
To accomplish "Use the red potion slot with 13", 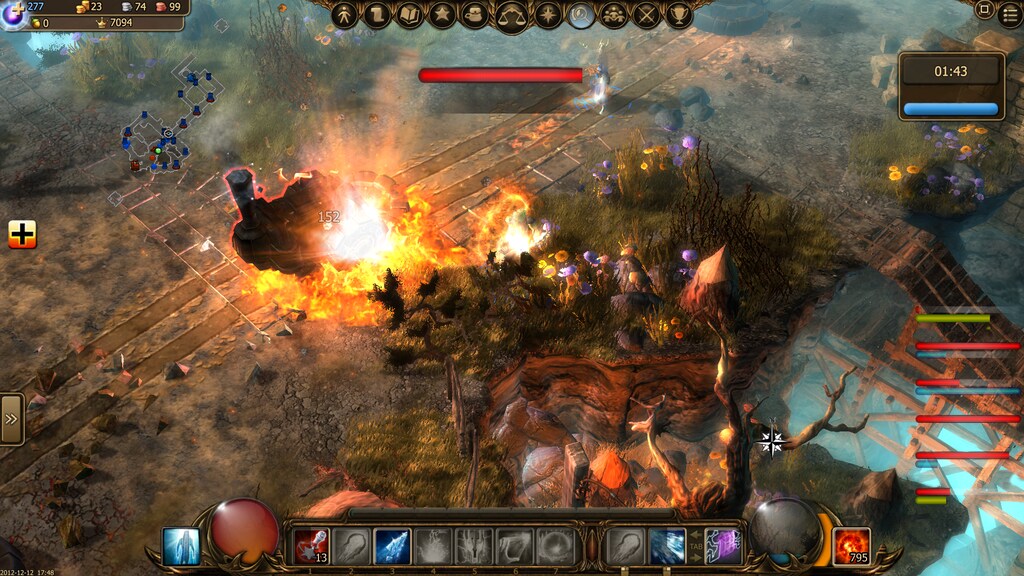I will point(311,546).
